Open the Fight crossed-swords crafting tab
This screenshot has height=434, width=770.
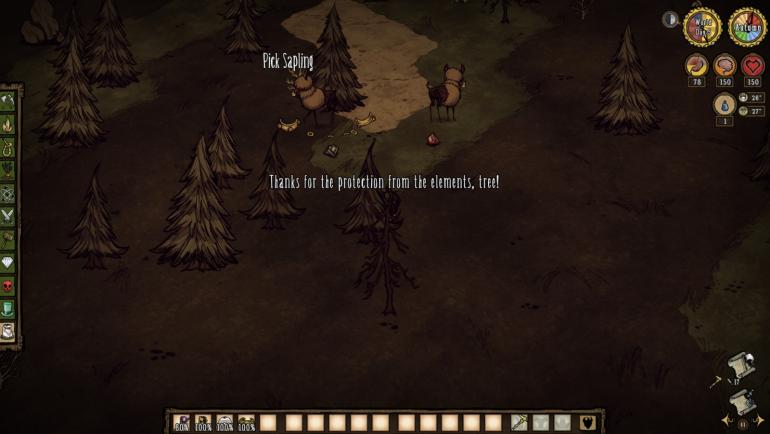tap(8, 217)
